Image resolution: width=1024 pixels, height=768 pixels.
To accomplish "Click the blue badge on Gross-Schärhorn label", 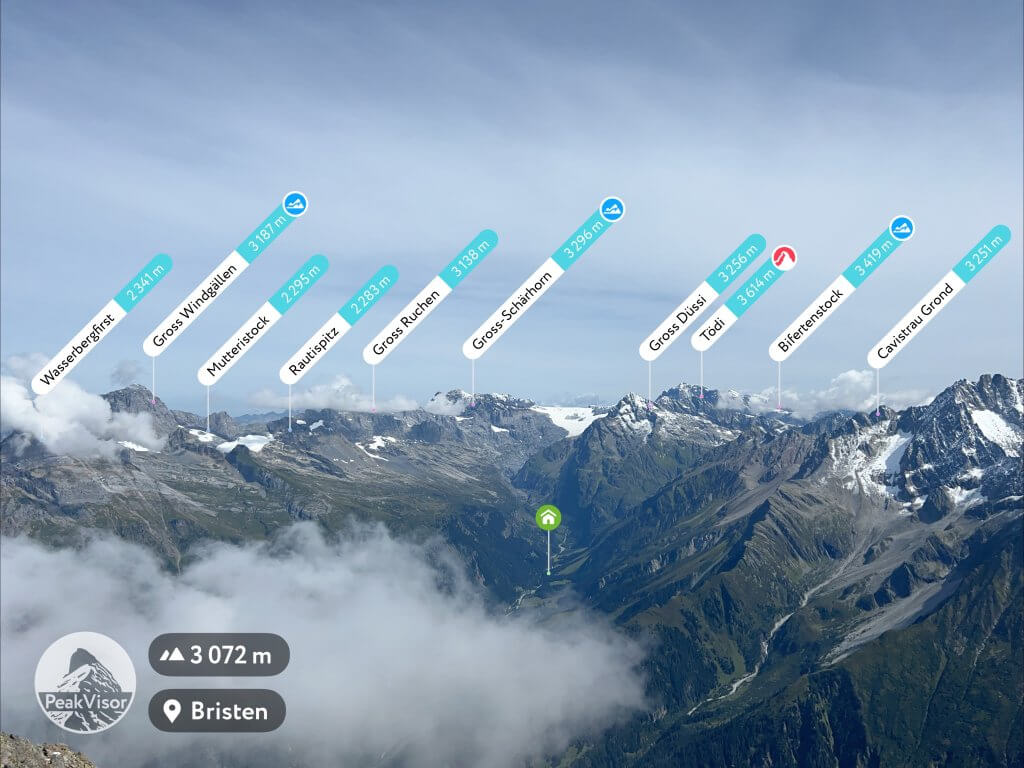I will tap(612, 209).
